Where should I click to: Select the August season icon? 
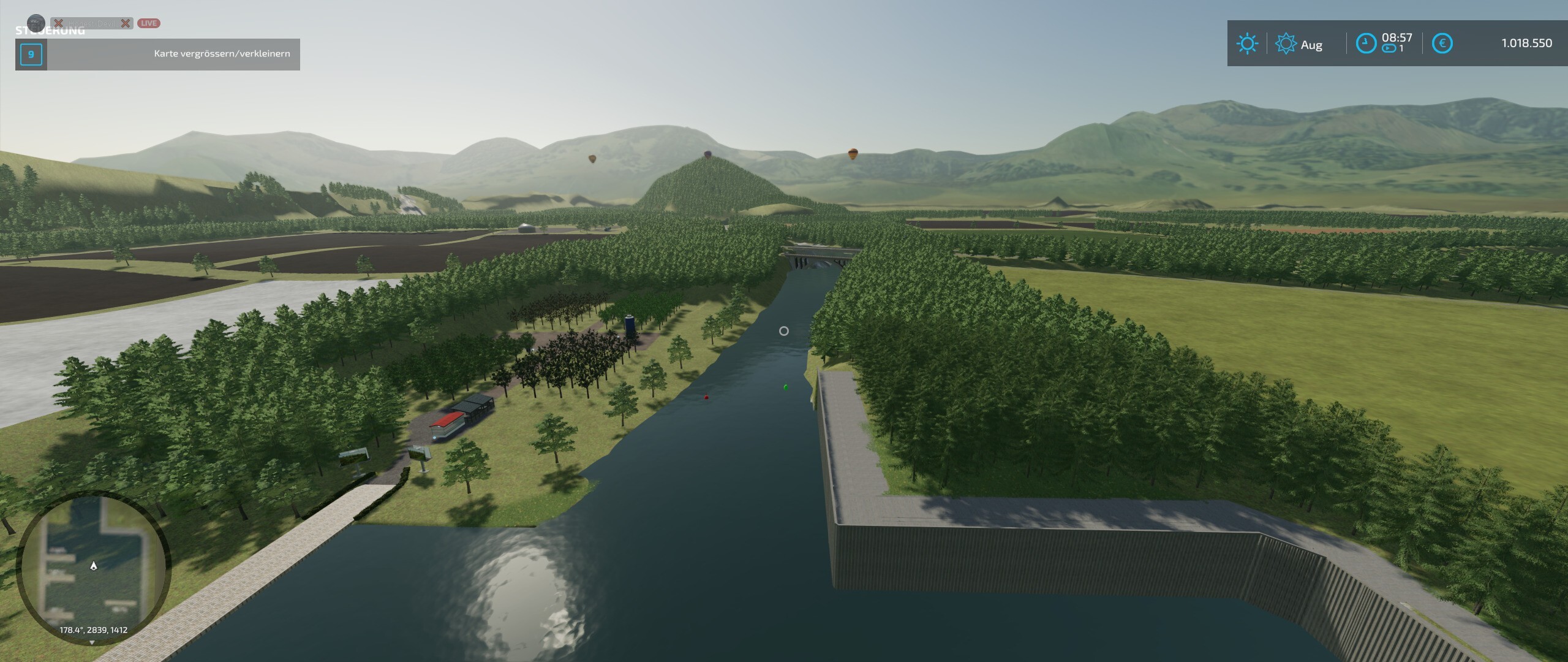[1285, 44]
